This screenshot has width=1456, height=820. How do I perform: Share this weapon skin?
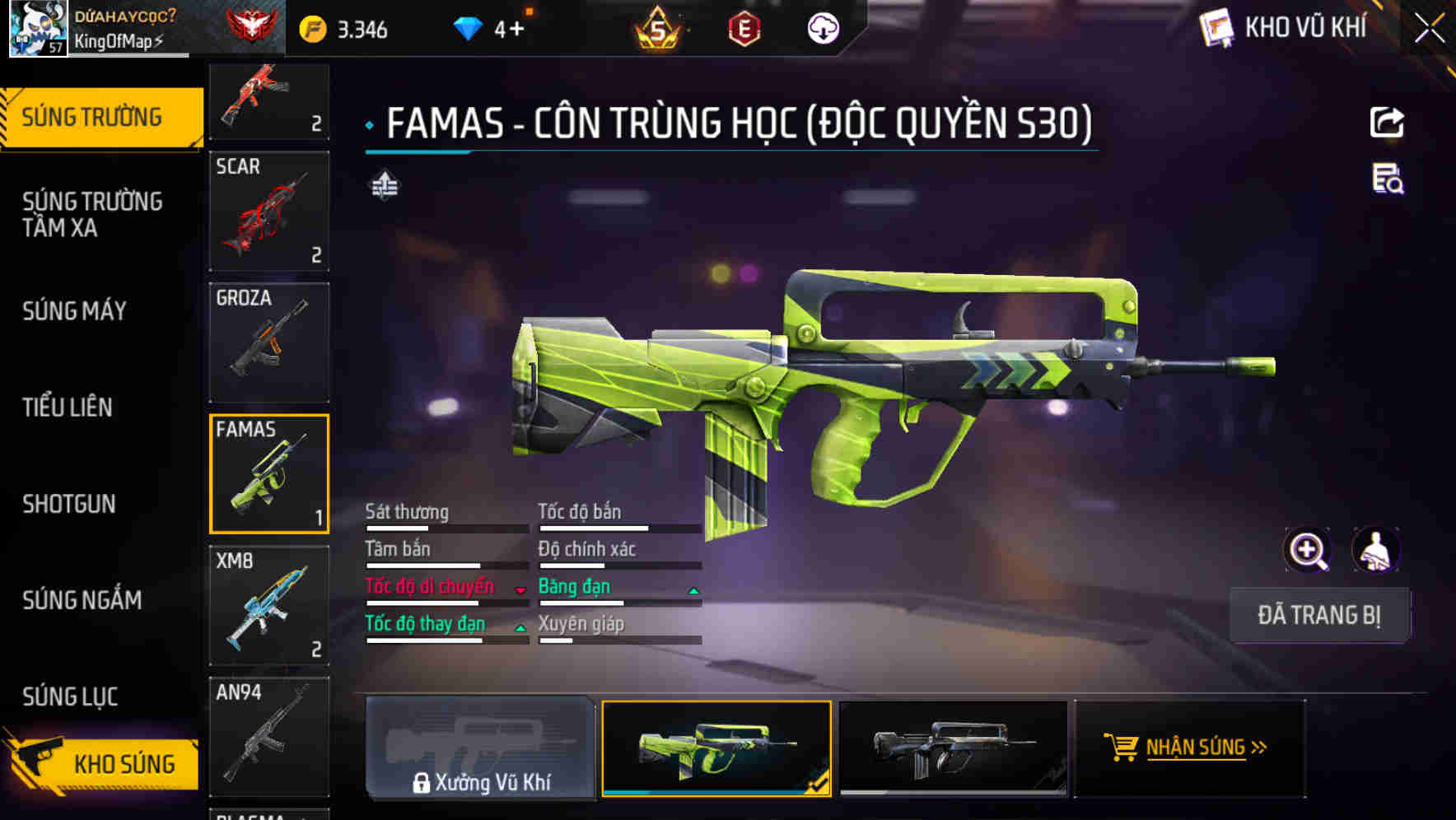(x=1387, y=123)
